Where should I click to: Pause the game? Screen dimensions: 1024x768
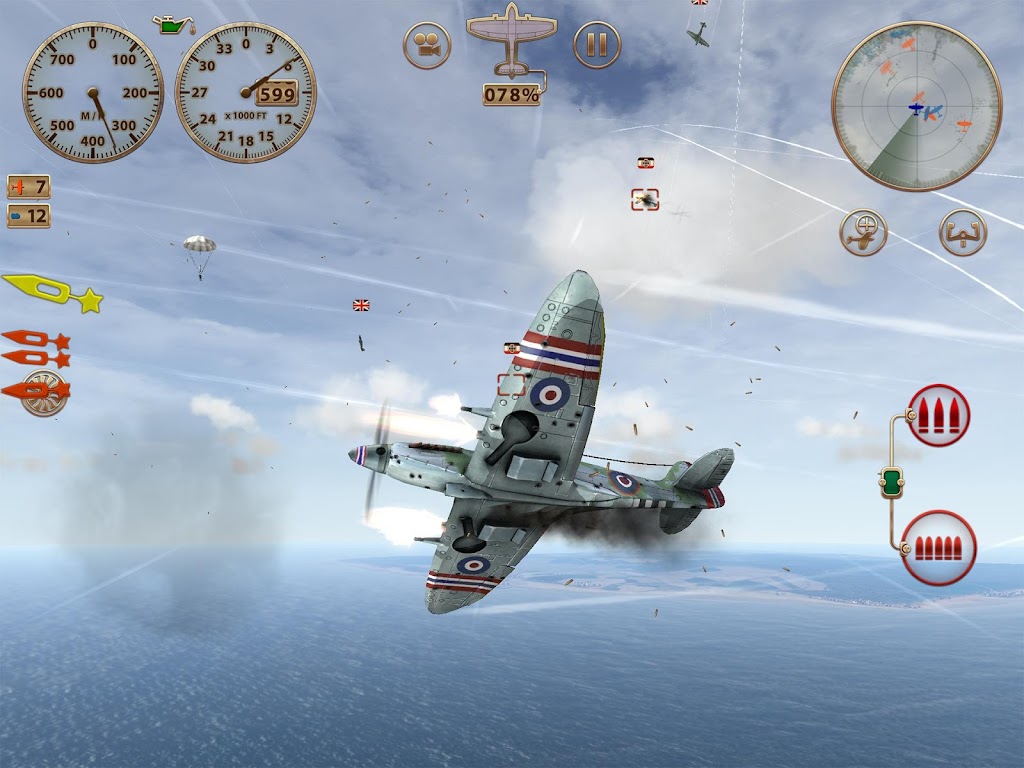pyautogui.click(x=597, y=45)
